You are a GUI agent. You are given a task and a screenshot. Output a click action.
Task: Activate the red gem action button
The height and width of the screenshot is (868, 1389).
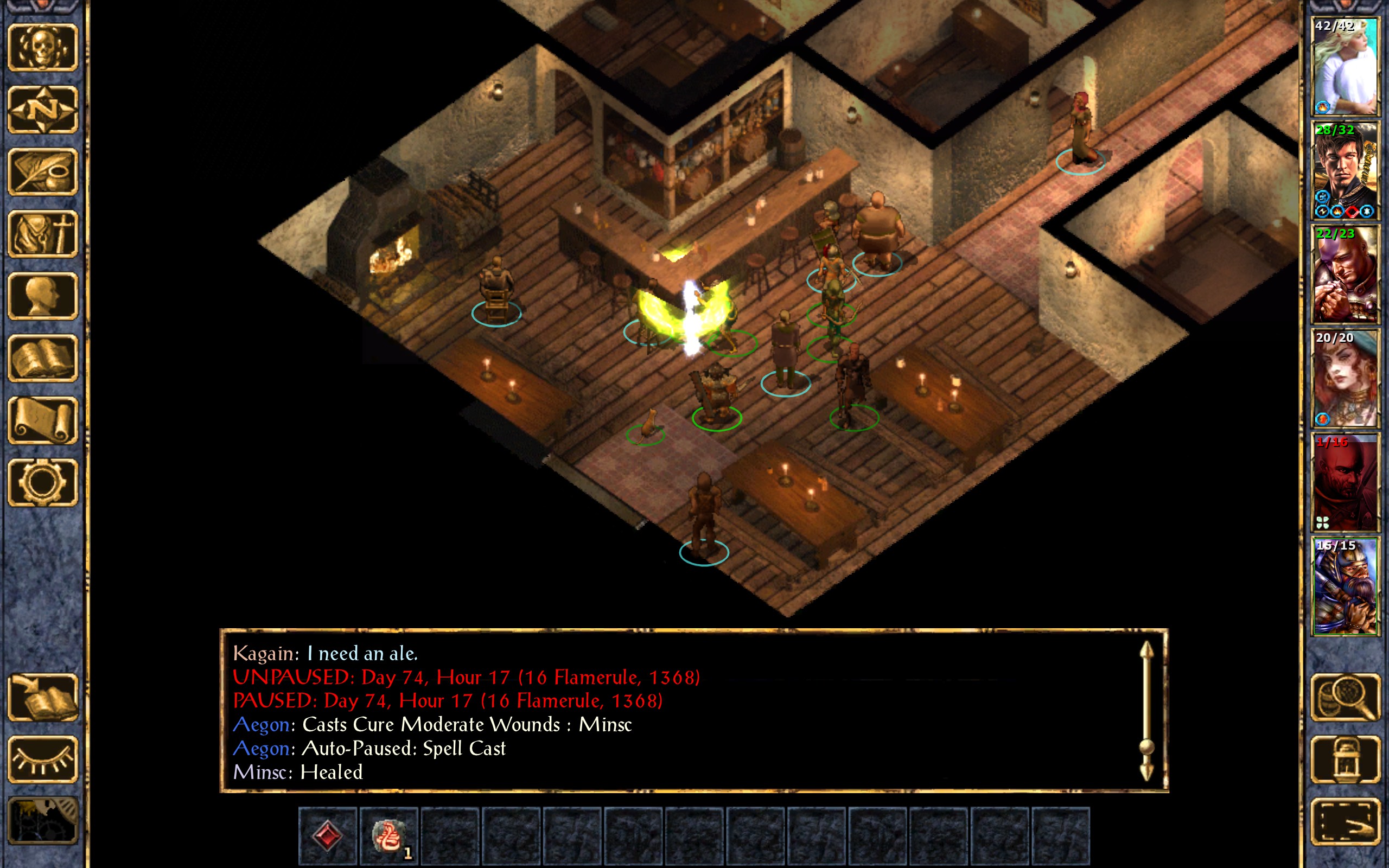(x=328, y=835)
